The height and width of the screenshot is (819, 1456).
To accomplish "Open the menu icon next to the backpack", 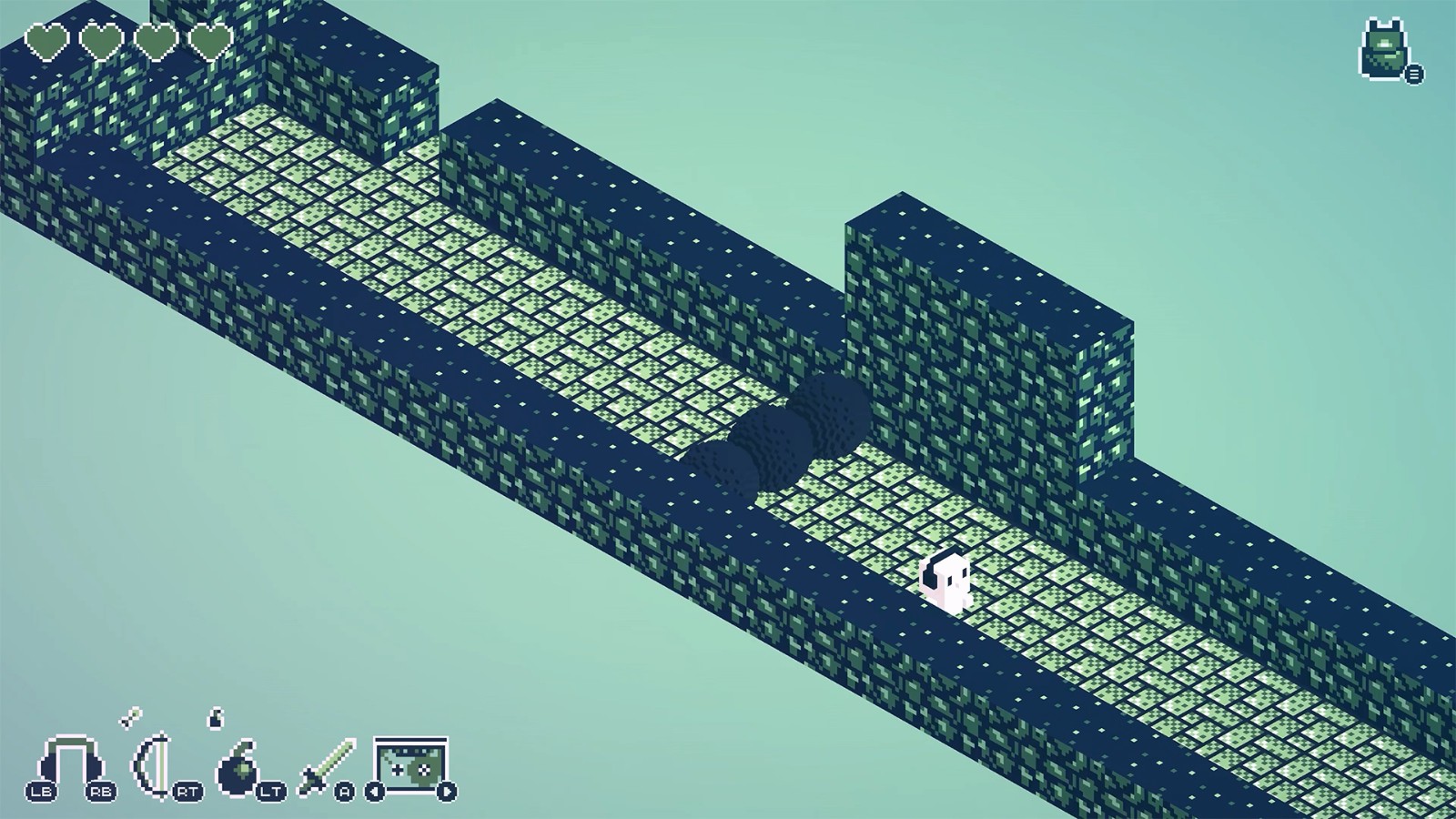I will click(x=1414, y=74).
